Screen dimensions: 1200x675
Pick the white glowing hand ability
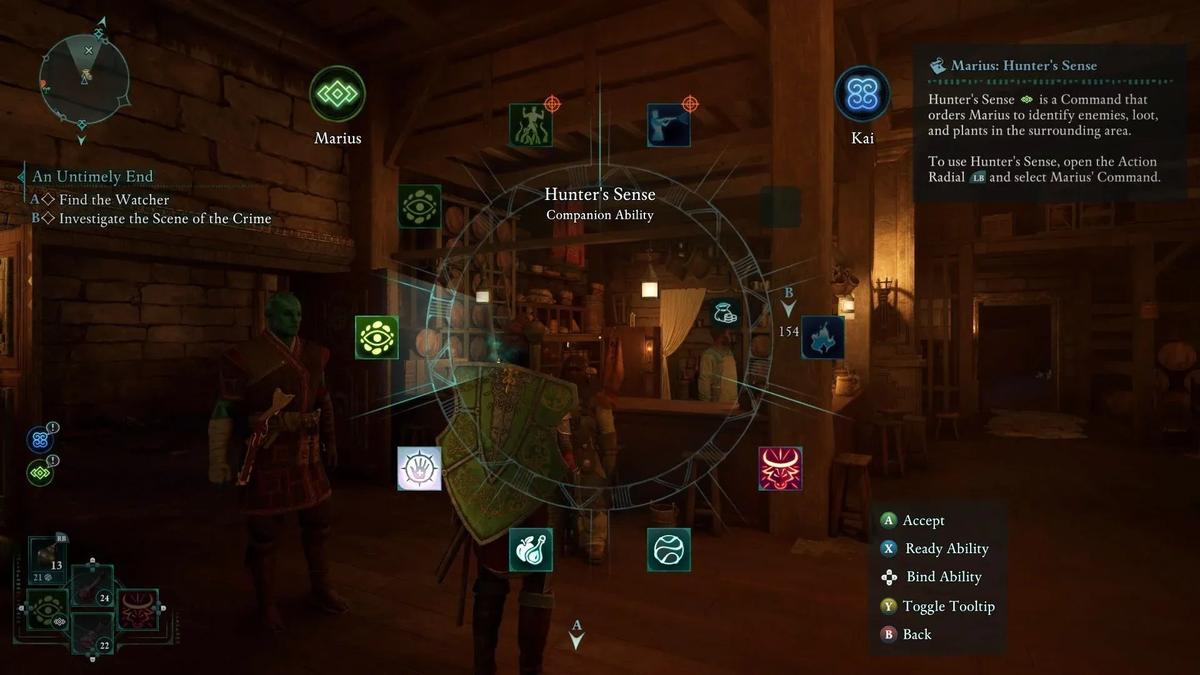click(x=419, y=468)
